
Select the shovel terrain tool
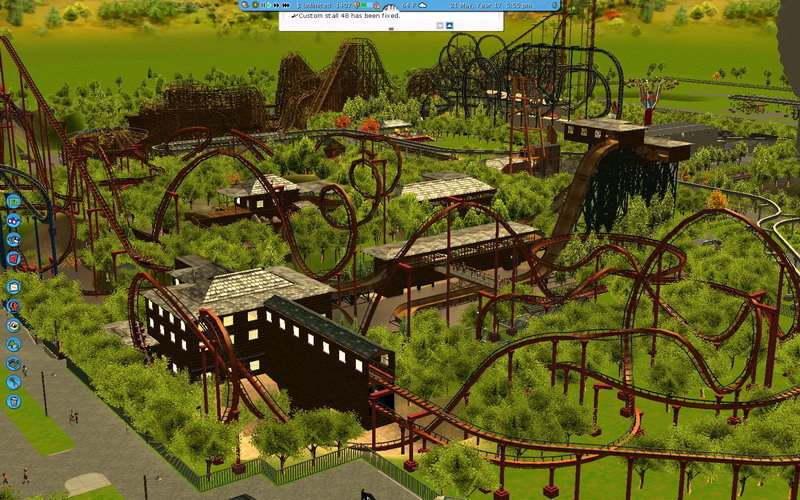tap(14, 381)
